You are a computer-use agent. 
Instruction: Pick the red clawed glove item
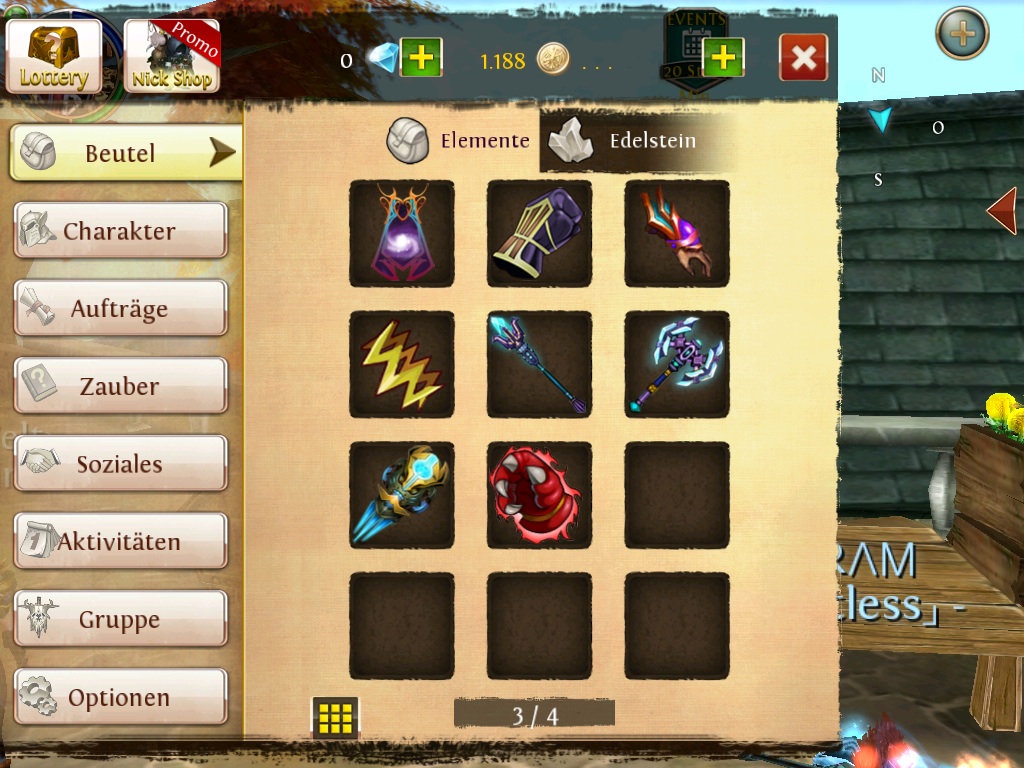click(539, 496)
